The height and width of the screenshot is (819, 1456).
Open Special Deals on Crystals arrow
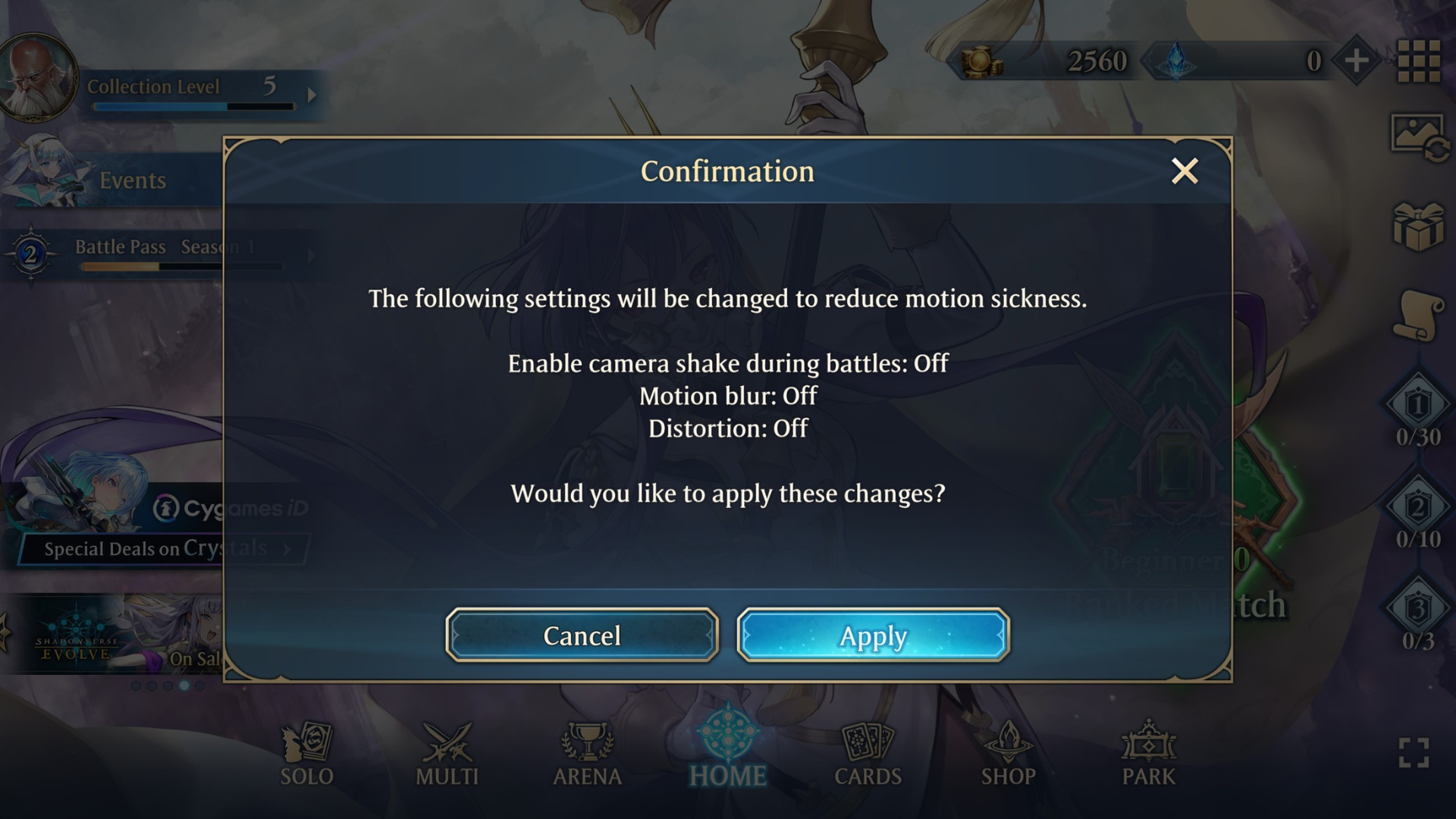click(x=288, y=549)
